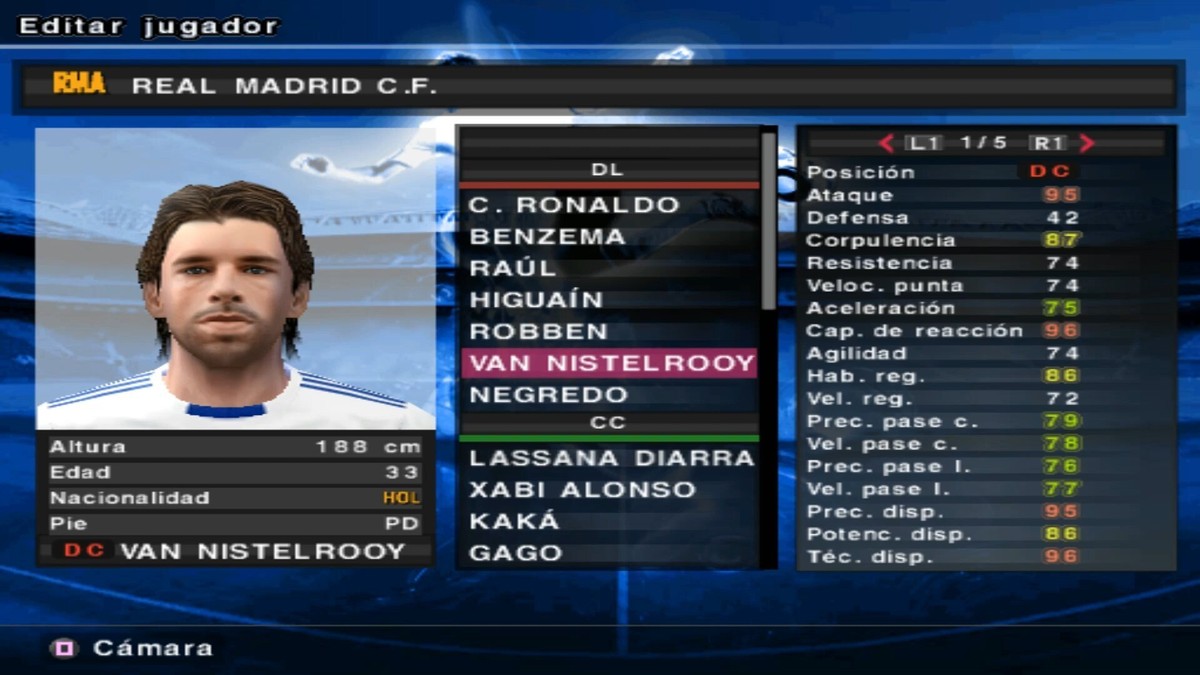Screen dimensions: 1200x675
Task: Select C. Ronaldo from the player list
Action: click(x=574, y=205)
